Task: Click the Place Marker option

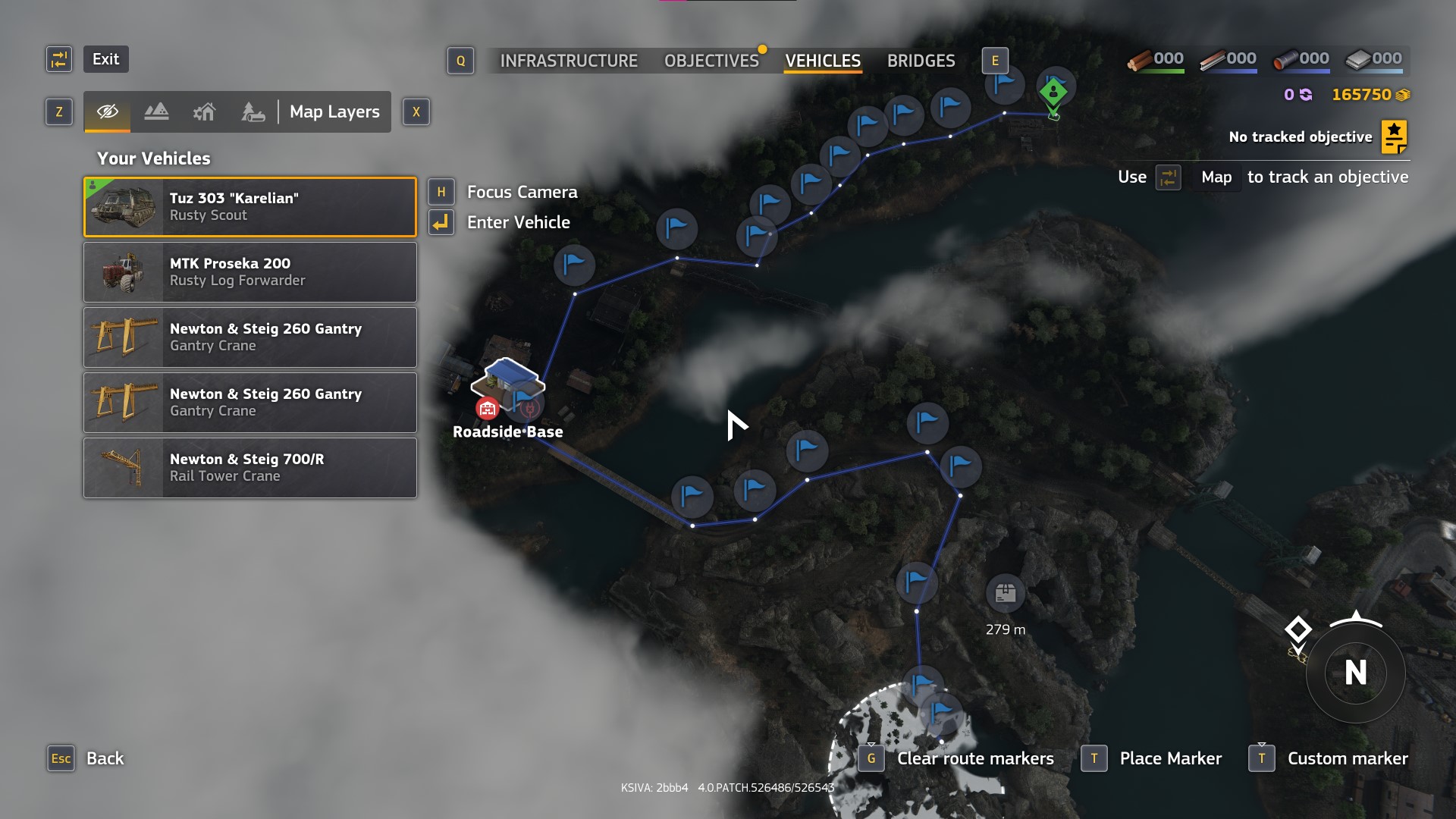Action: tap(1170, 758)
